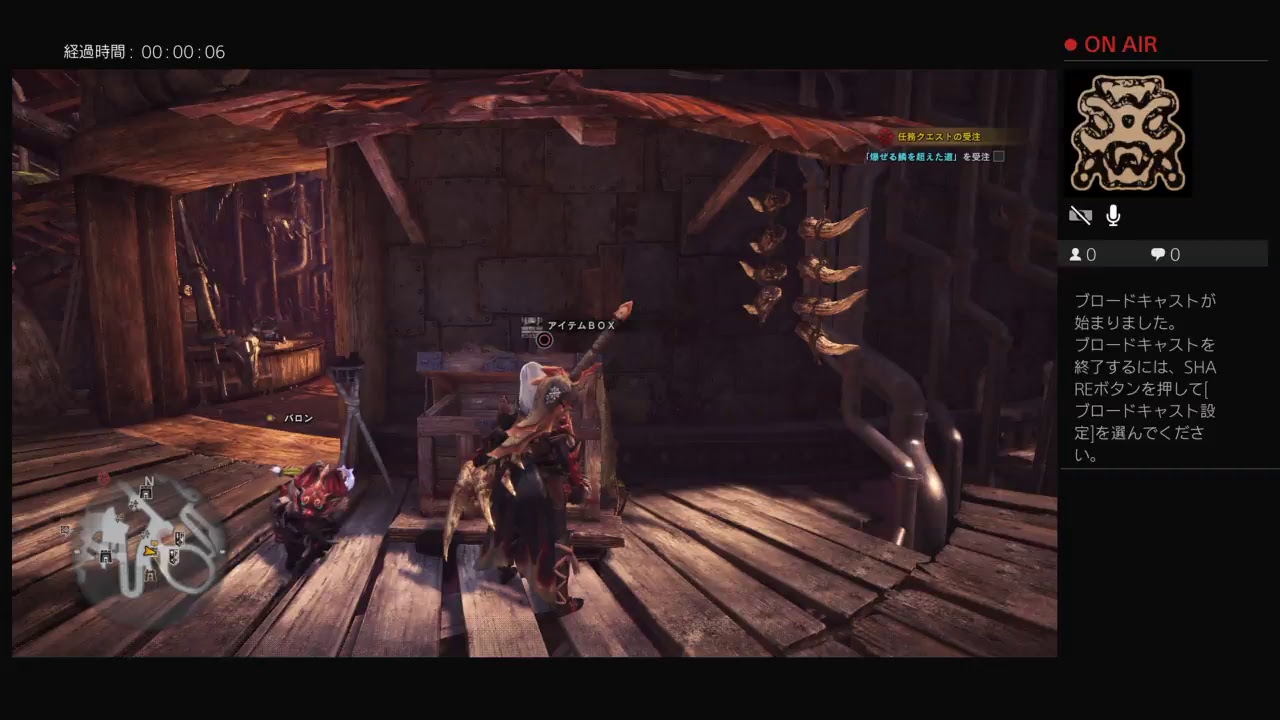Click the gathering point icon on the minimap
1280x720 pixels.
(134, 504)
